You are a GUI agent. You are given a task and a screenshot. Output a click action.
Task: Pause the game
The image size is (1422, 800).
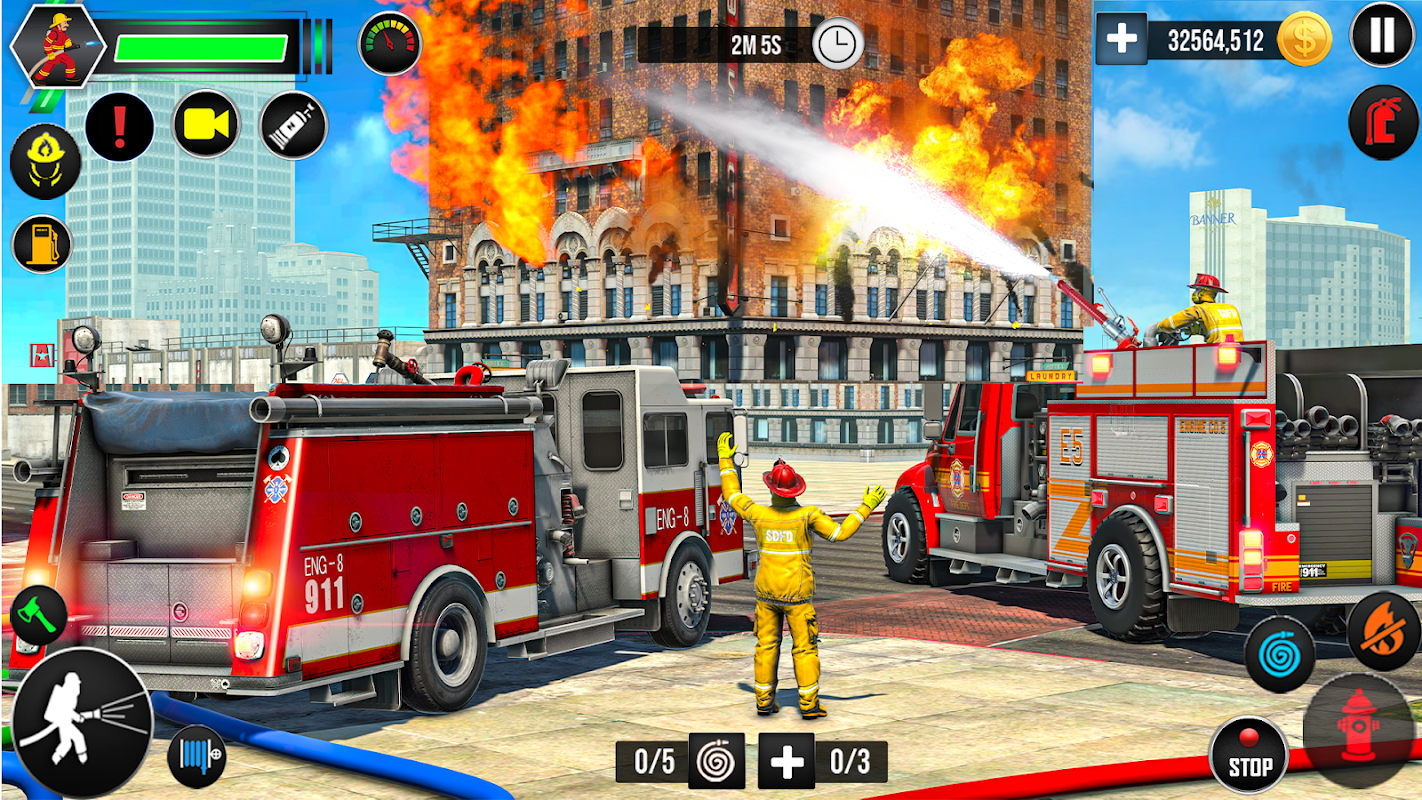[x=1382, y=35]
